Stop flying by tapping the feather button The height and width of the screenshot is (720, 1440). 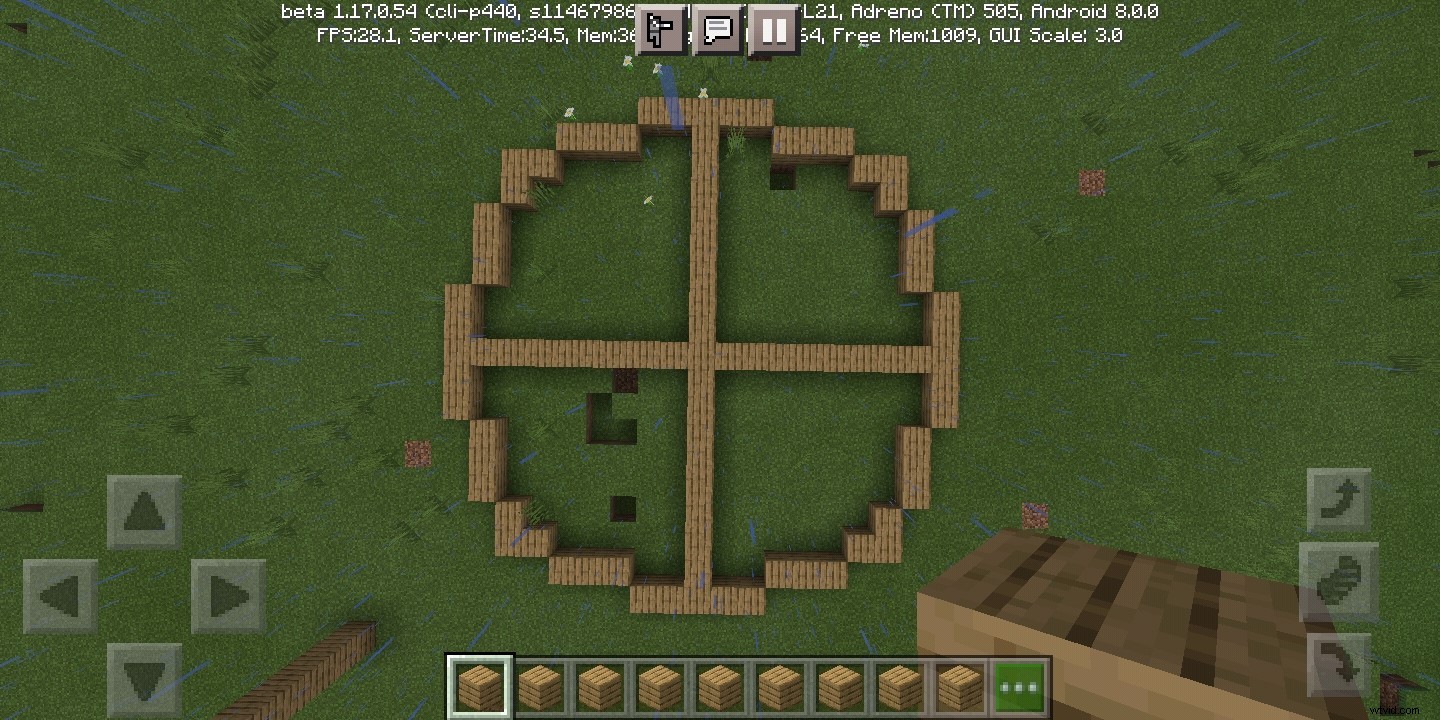point(1338,582)
